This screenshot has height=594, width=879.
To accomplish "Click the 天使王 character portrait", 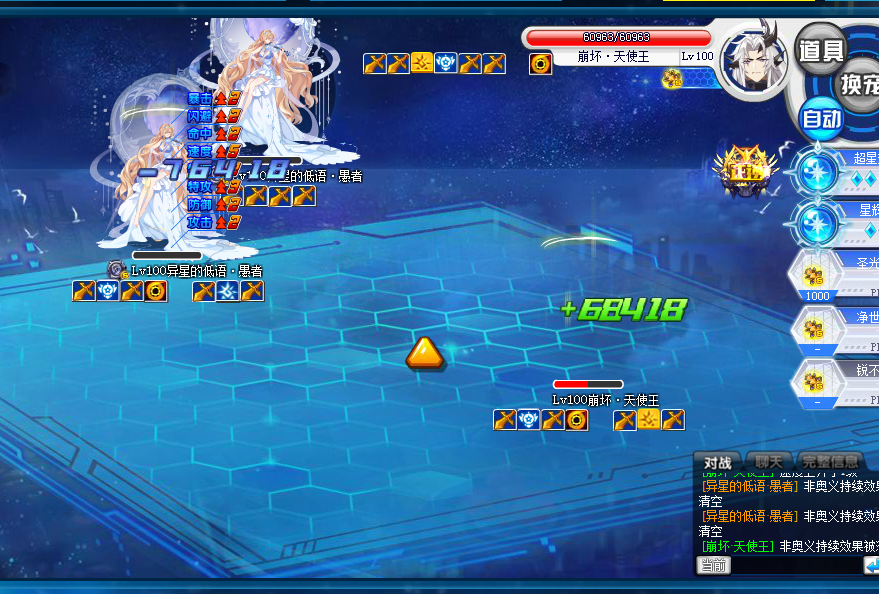I will [754, 62].
